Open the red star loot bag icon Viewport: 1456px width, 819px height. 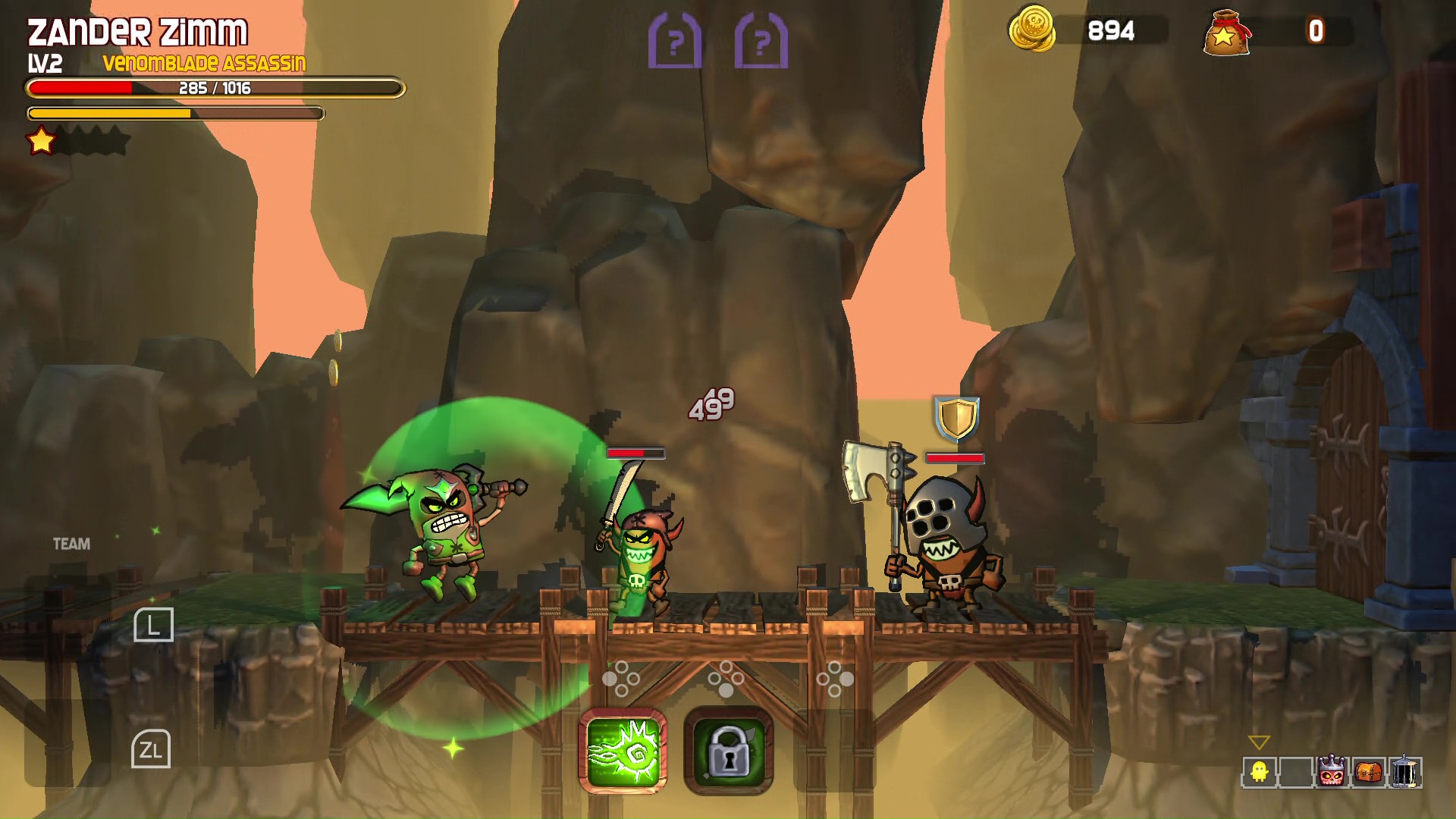(x=1226, y=32)
